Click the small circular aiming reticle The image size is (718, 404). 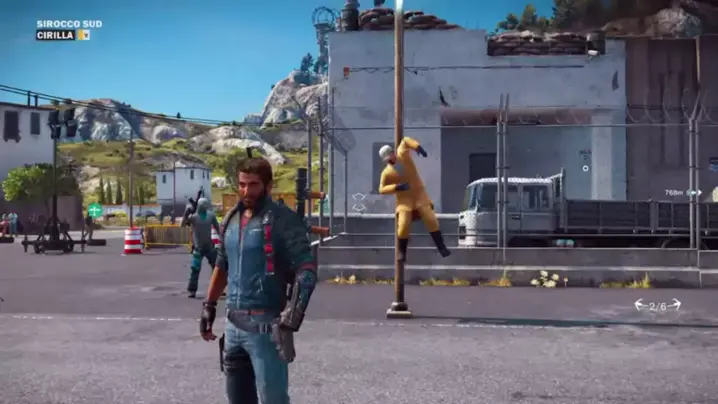click(x=586, y=168)
